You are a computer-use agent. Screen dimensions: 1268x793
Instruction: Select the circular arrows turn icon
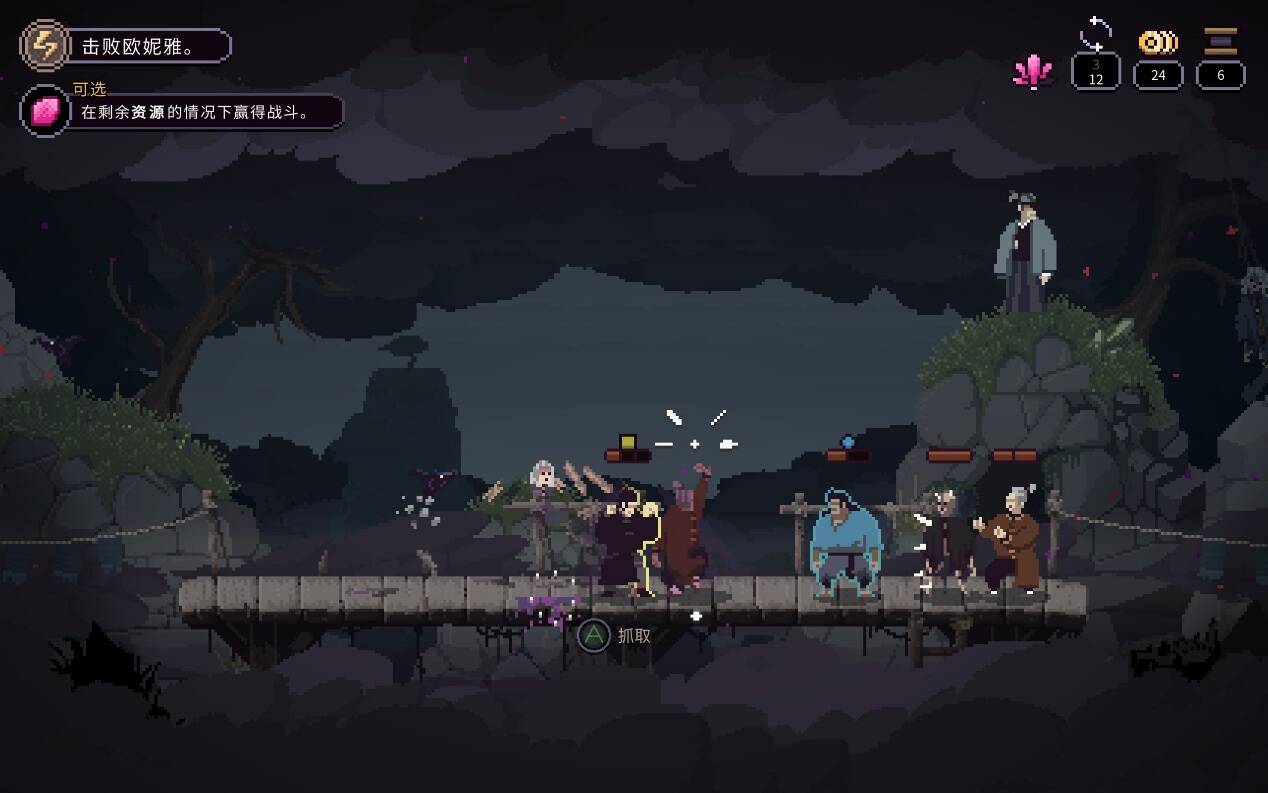click(1096, 36)
